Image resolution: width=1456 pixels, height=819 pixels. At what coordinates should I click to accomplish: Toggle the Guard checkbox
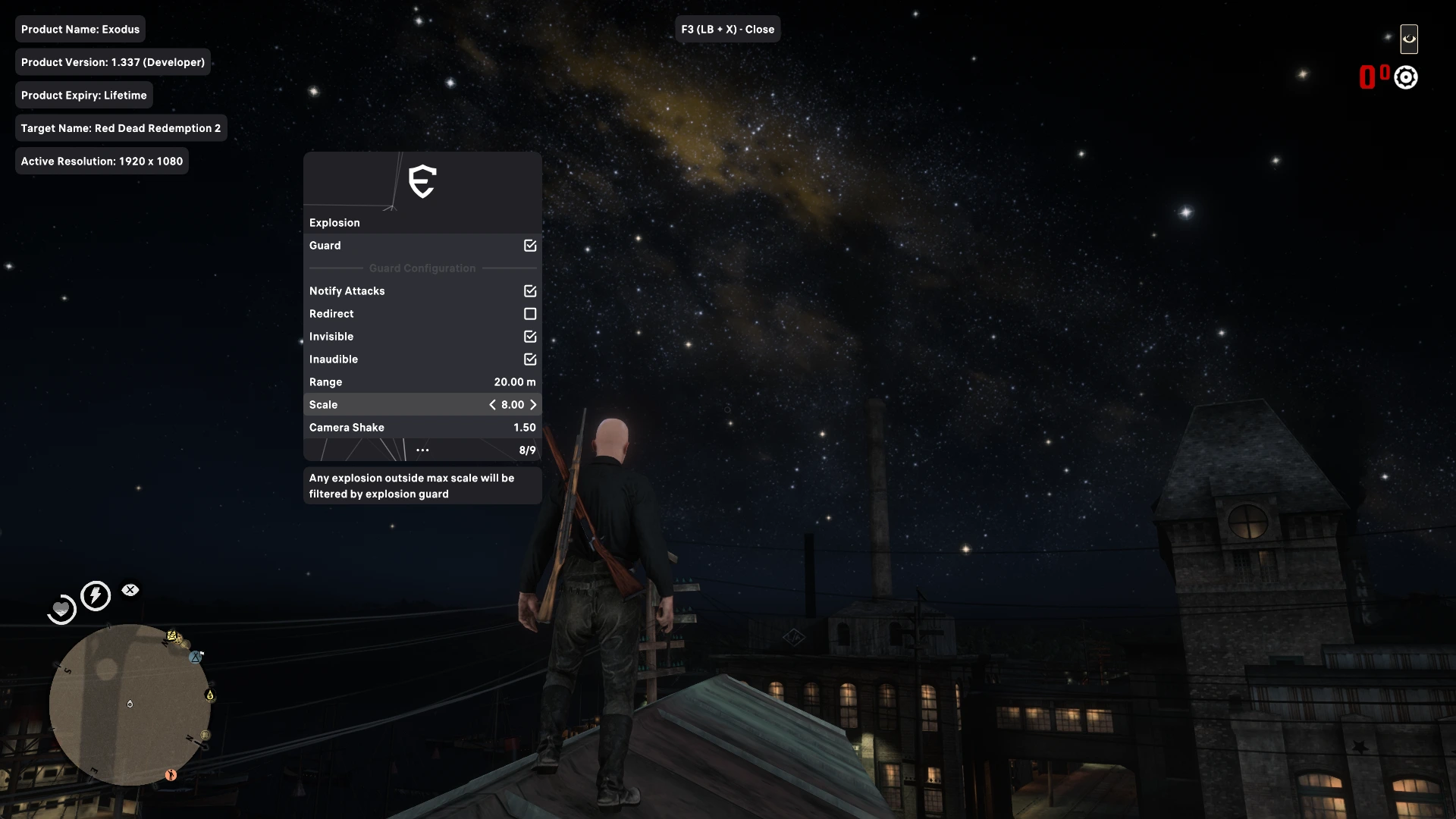(x=530, y=246)
